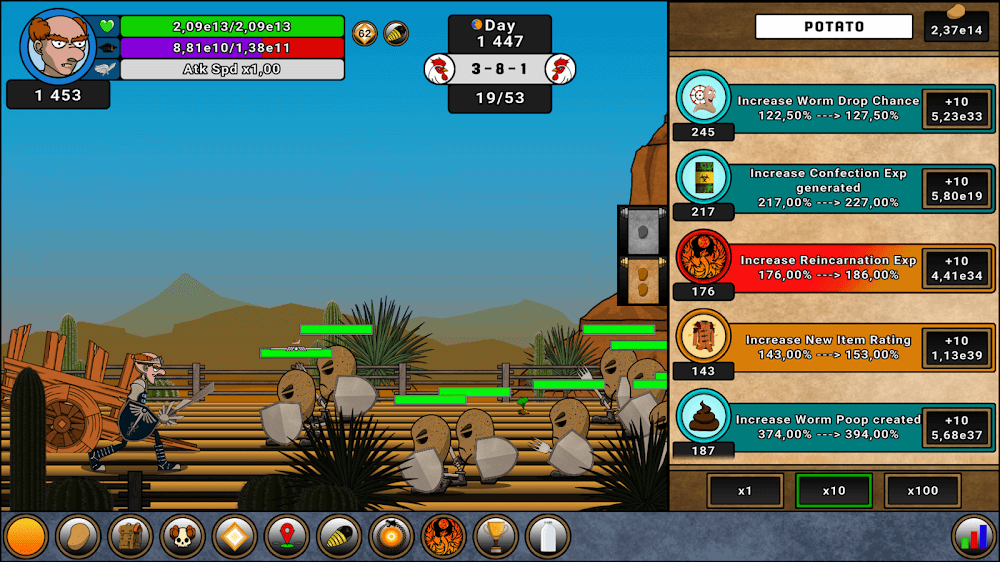View the trophy achievements menu
Viewport: 1000px width, 562px height.
pyautogui.click(x=496, y=537)
